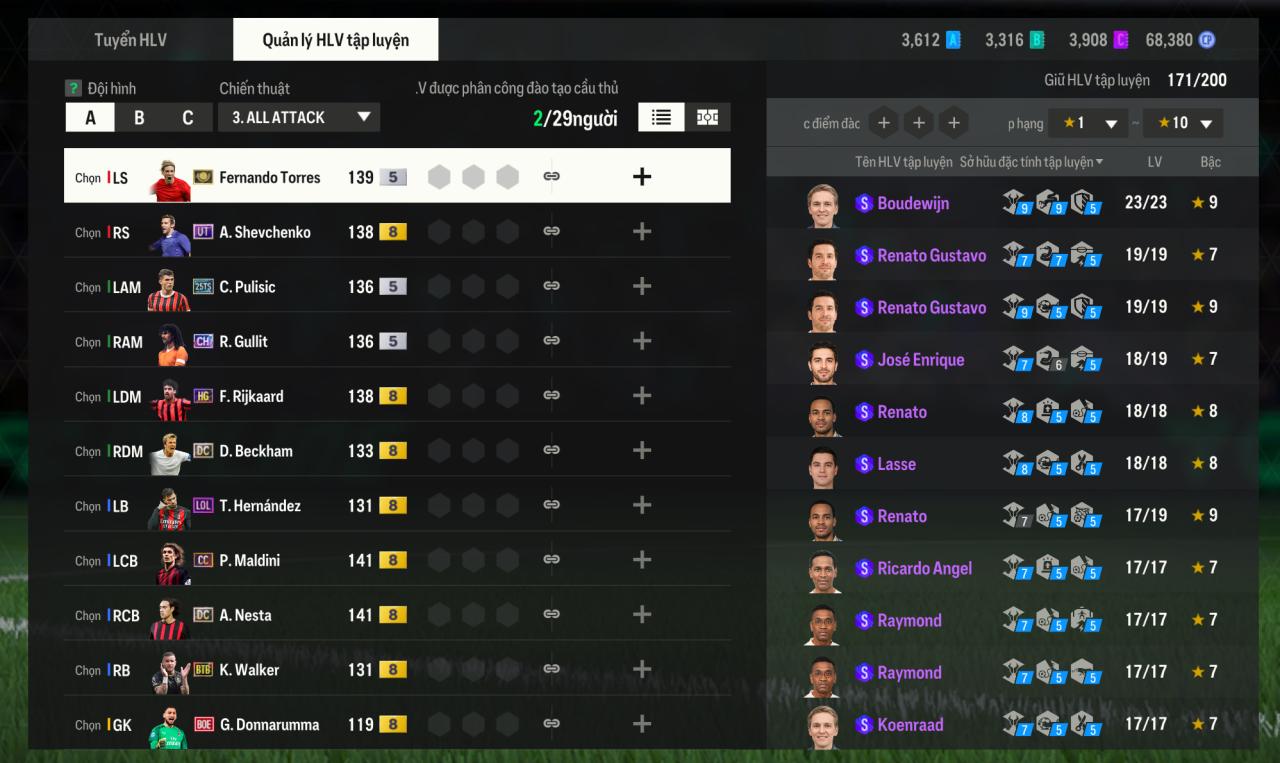Switch to the Tuyển HLV tab
The height and width of the screenshot is (763, 1280).
point(130,40)
